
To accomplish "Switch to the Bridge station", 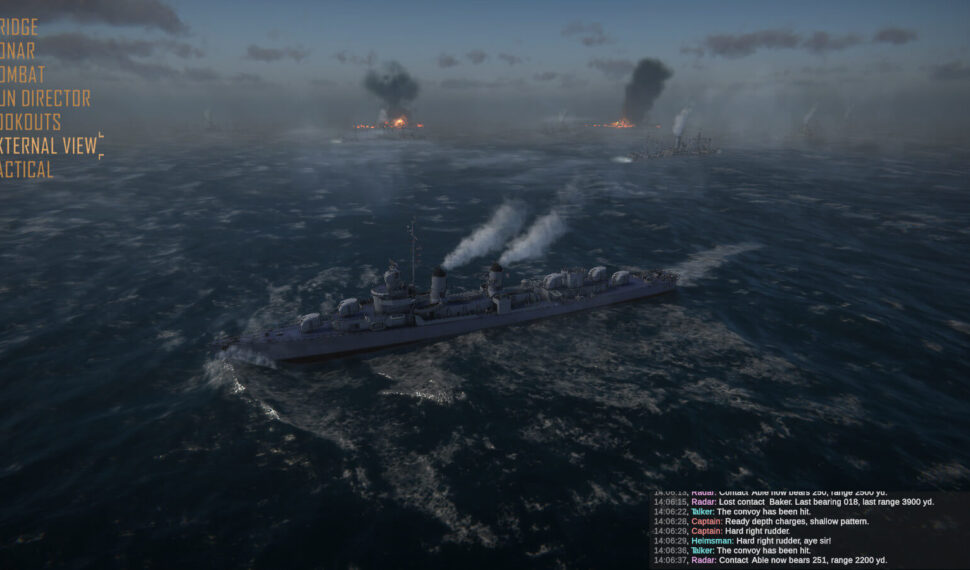I will click(x=19, y=27).
